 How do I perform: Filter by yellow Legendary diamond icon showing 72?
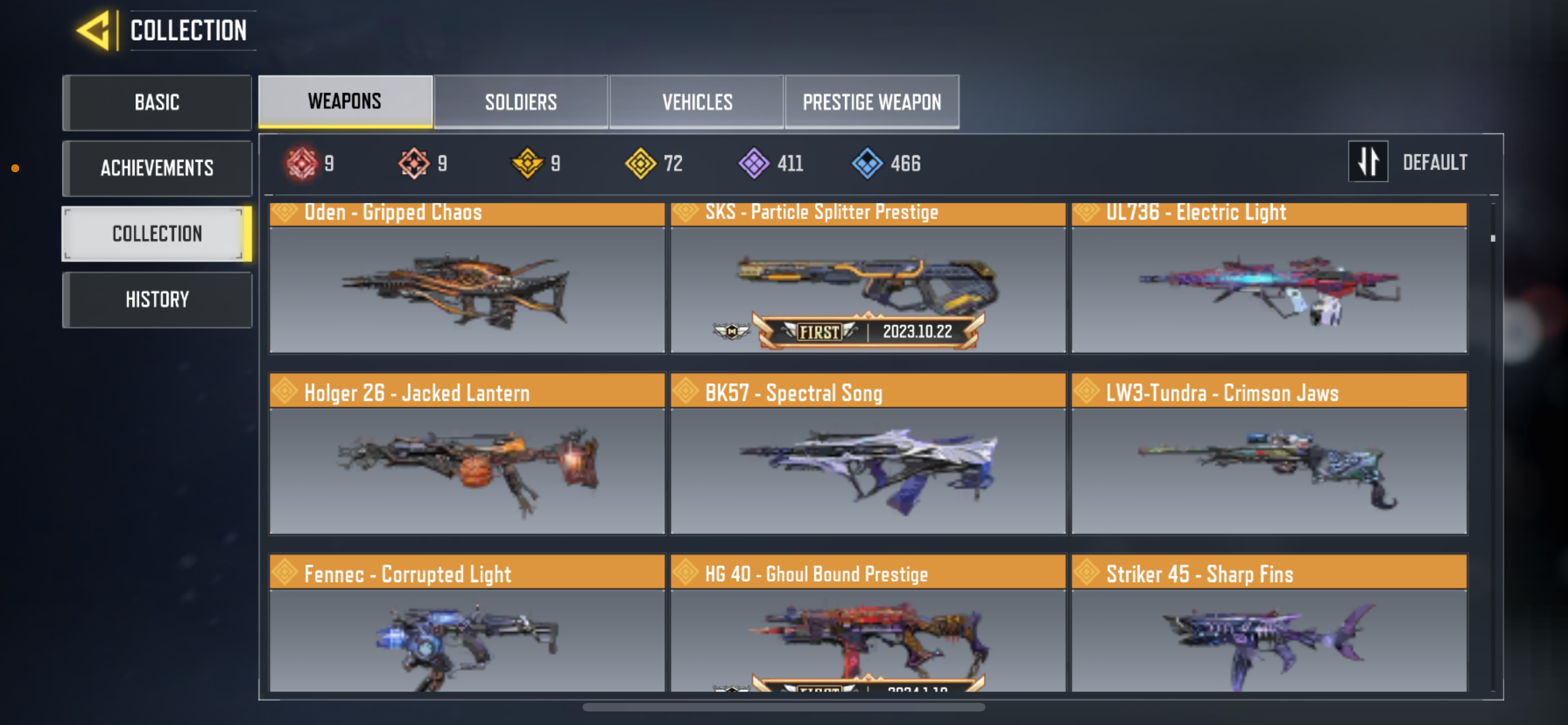pos(642,162)
